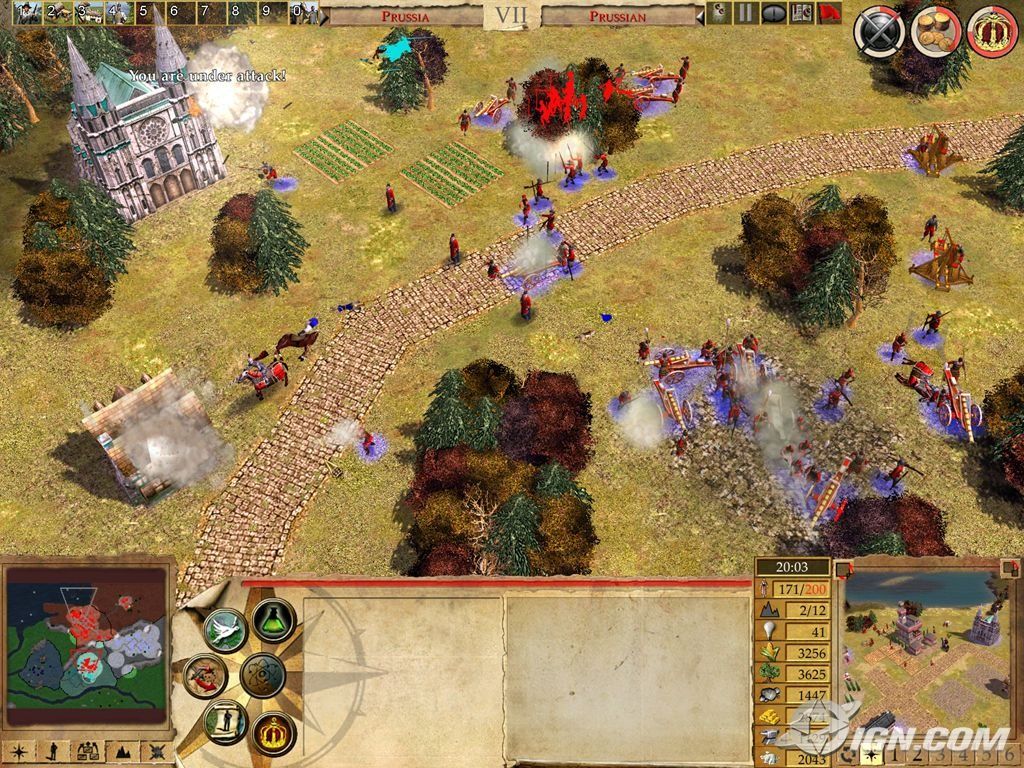Click the golden crown button on compass
Image resolution: width=1024 pixels, height=768 pixels.
[x=273, y=733]
